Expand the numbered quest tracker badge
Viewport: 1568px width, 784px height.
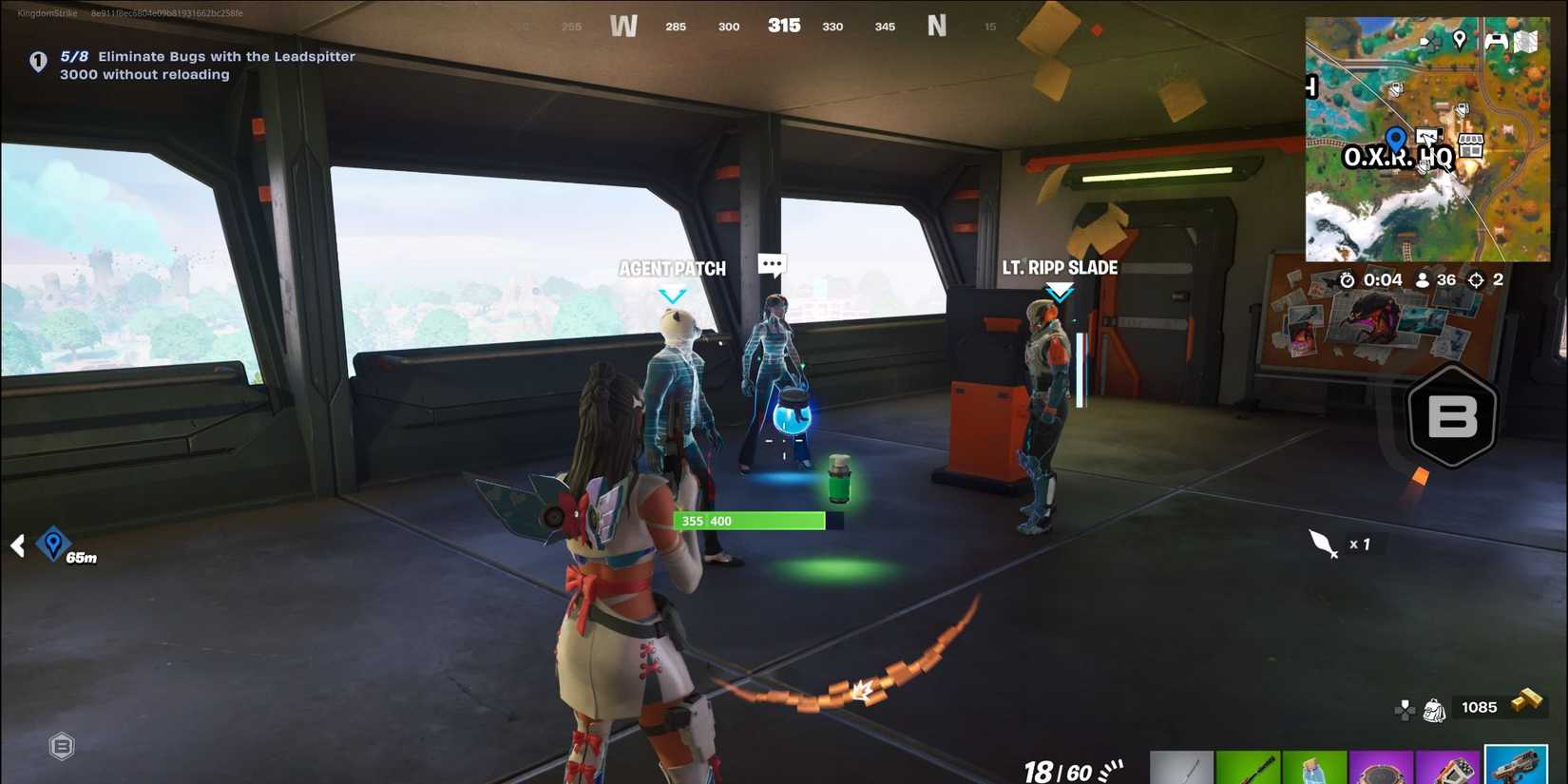coord(37,62)
